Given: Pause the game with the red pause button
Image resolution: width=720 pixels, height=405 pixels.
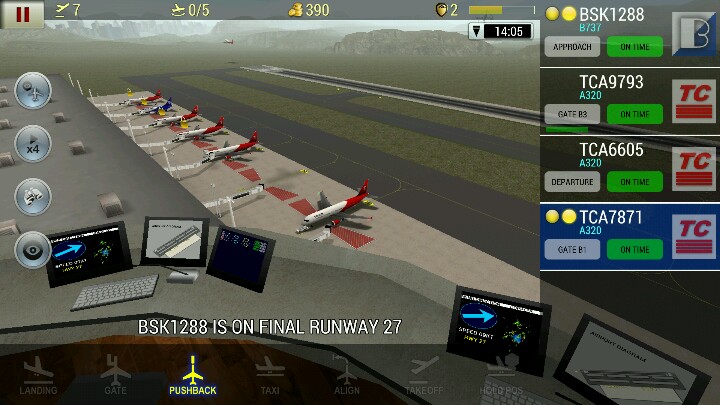Looking at the screenshot, I should coord(22,14).
